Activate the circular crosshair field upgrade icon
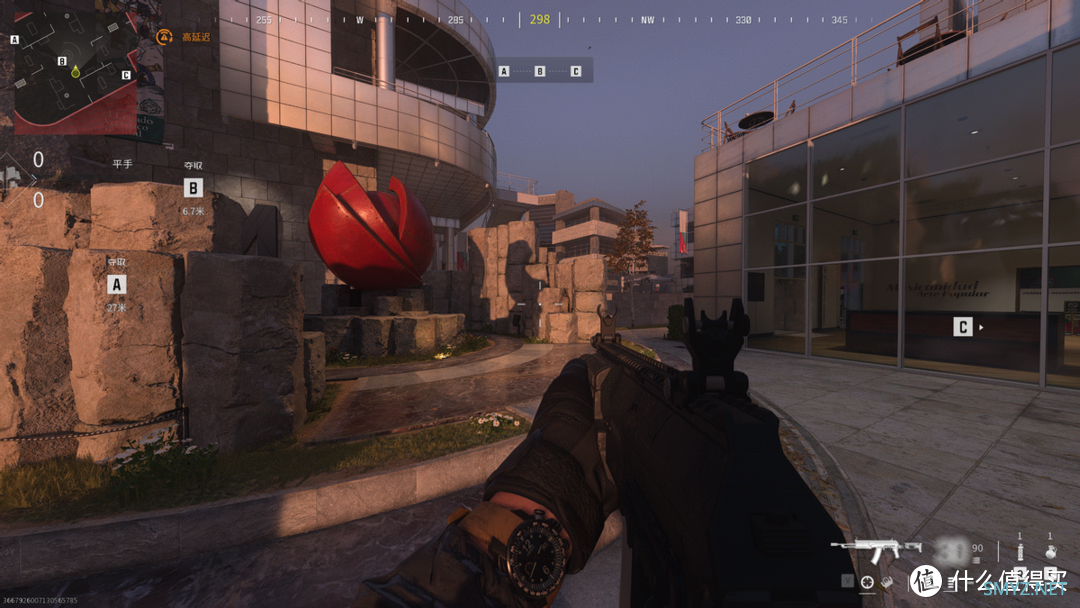Viewport: 1080px width, 608px height. pos(867,581)
